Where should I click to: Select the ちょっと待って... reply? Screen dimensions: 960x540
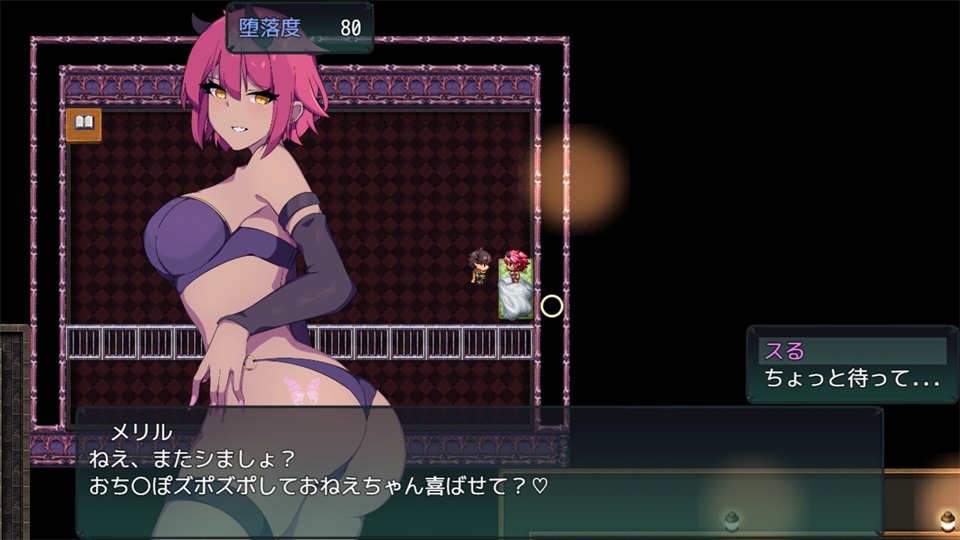click(850, 379)
